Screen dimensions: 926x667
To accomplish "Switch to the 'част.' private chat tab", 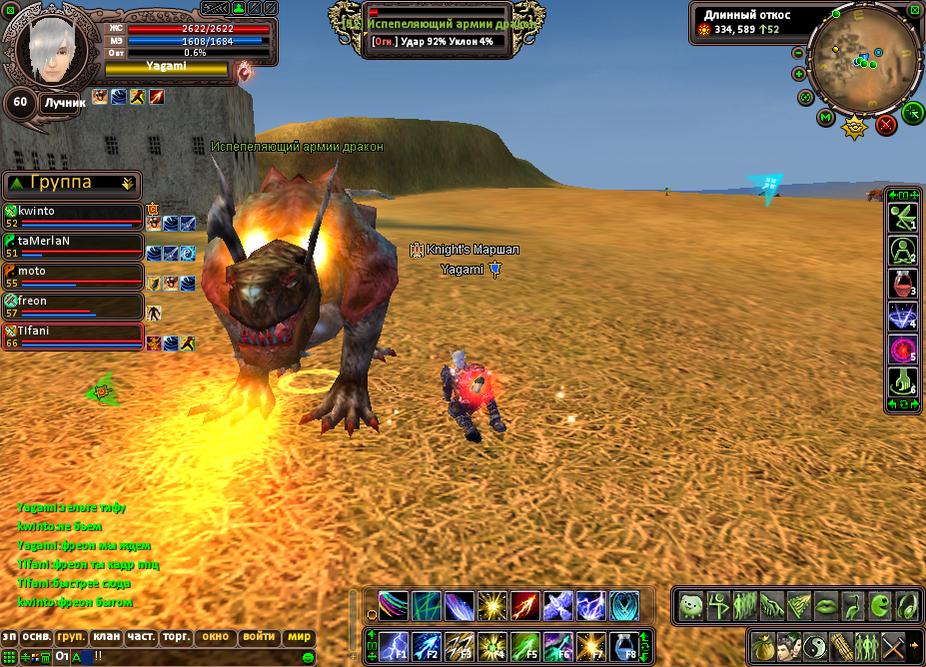I will [141, 636].
